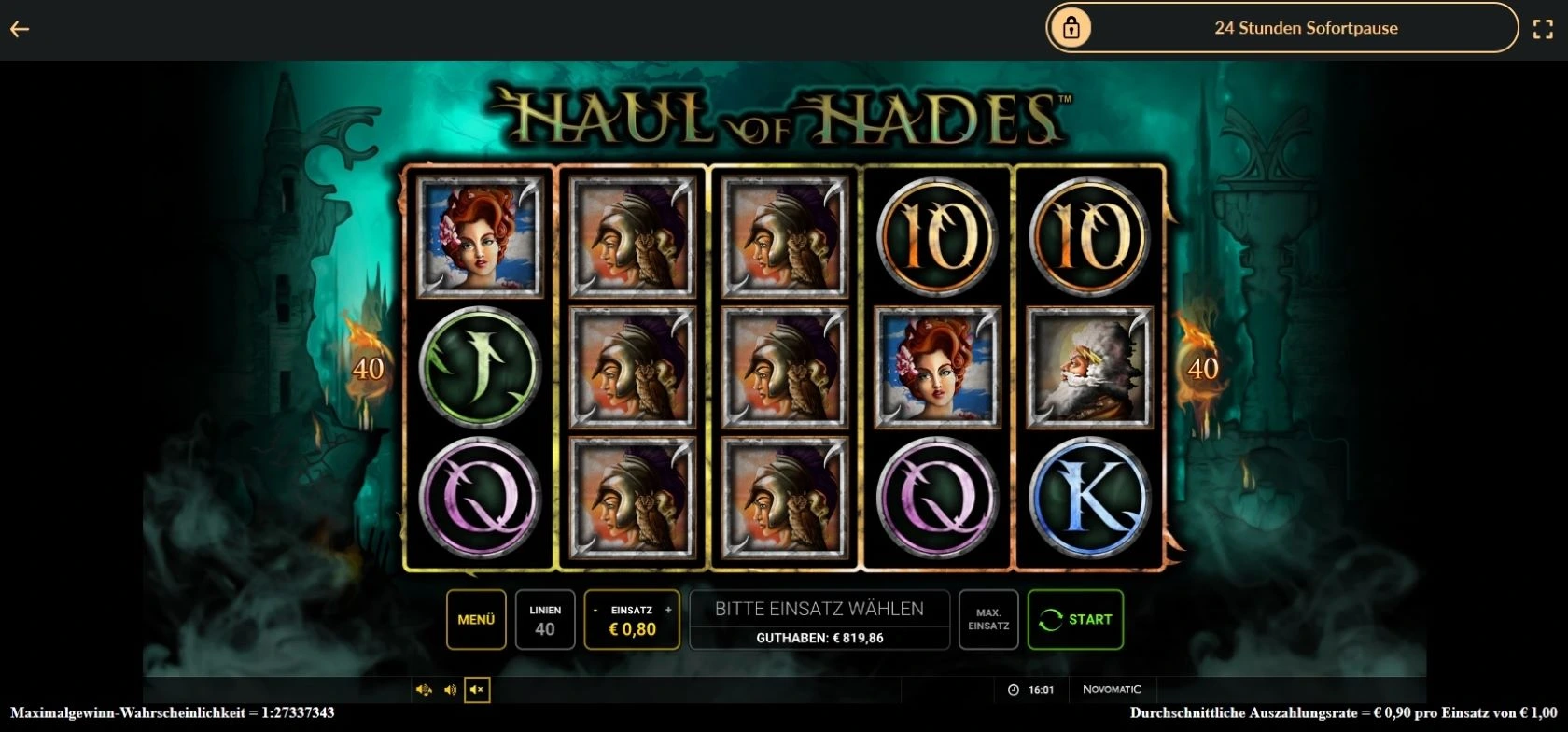The image size is (1568, 732).
Task: Click the lock icon beside 24 Stunden Sofortpause
Action: (1071, 28)
